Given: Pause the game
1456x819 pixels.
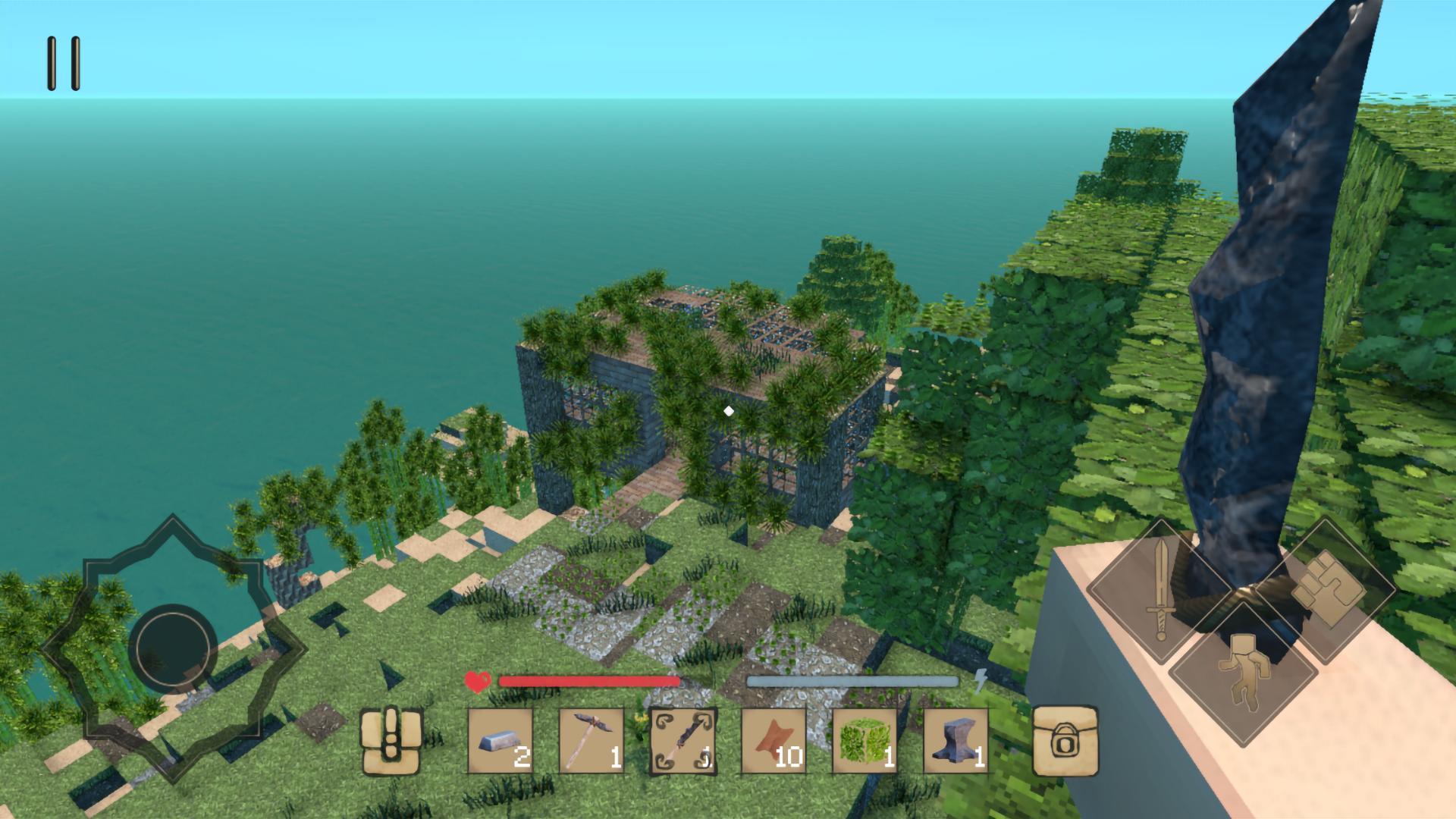Looking at the screenshot, I should (x=64, y=64).
